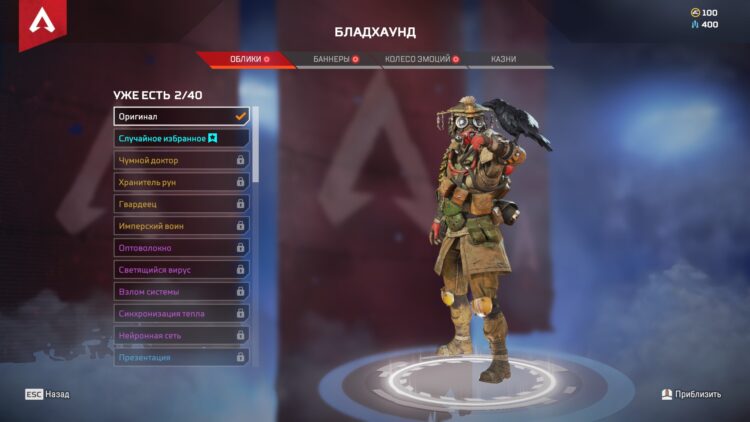Pick the Хранитель рун skin
The image size is (750, 422).
point(181,182)
